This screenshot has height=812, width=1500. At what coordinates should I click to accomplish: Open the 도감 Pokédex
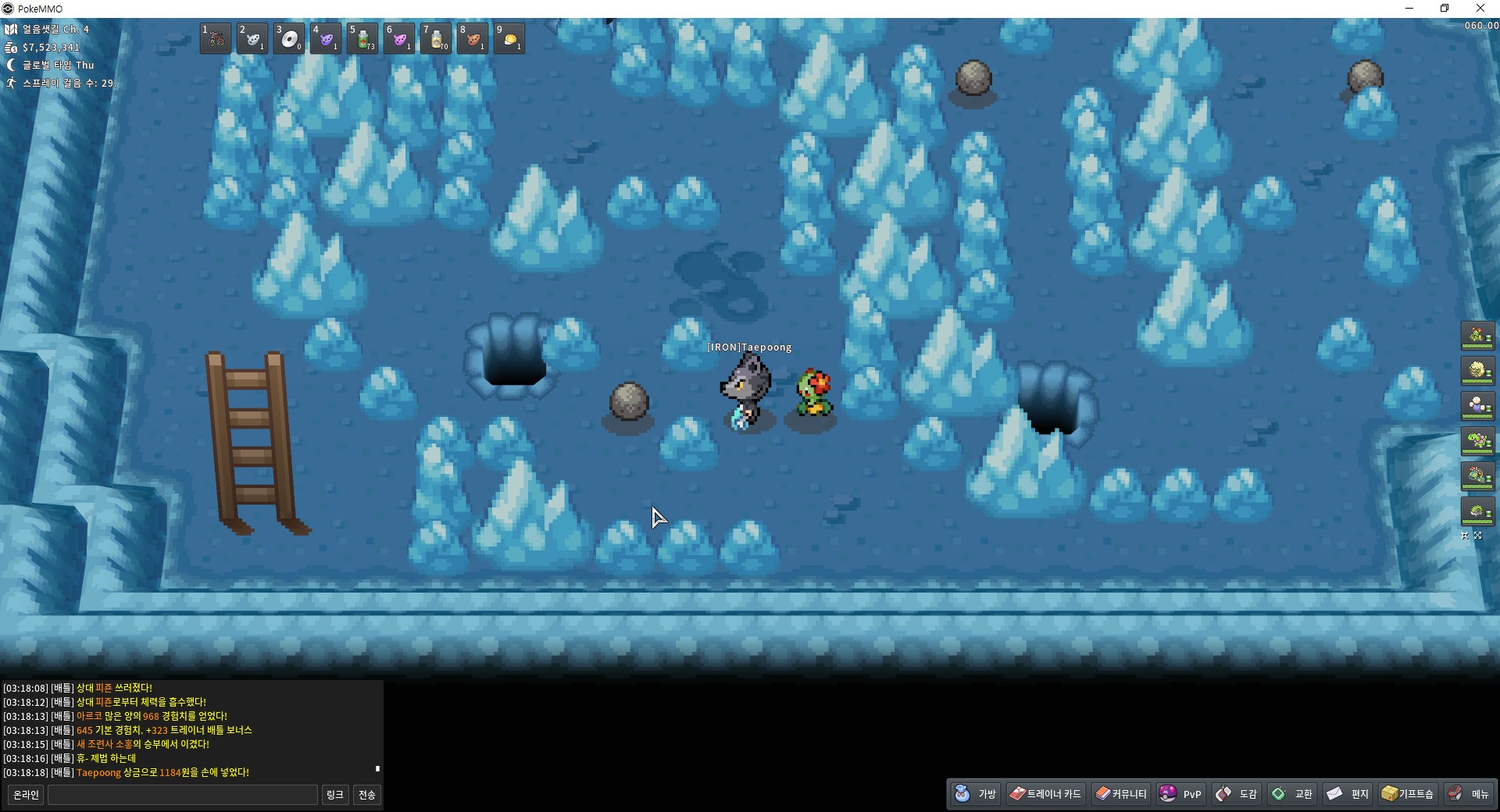tap(1237, 794)
